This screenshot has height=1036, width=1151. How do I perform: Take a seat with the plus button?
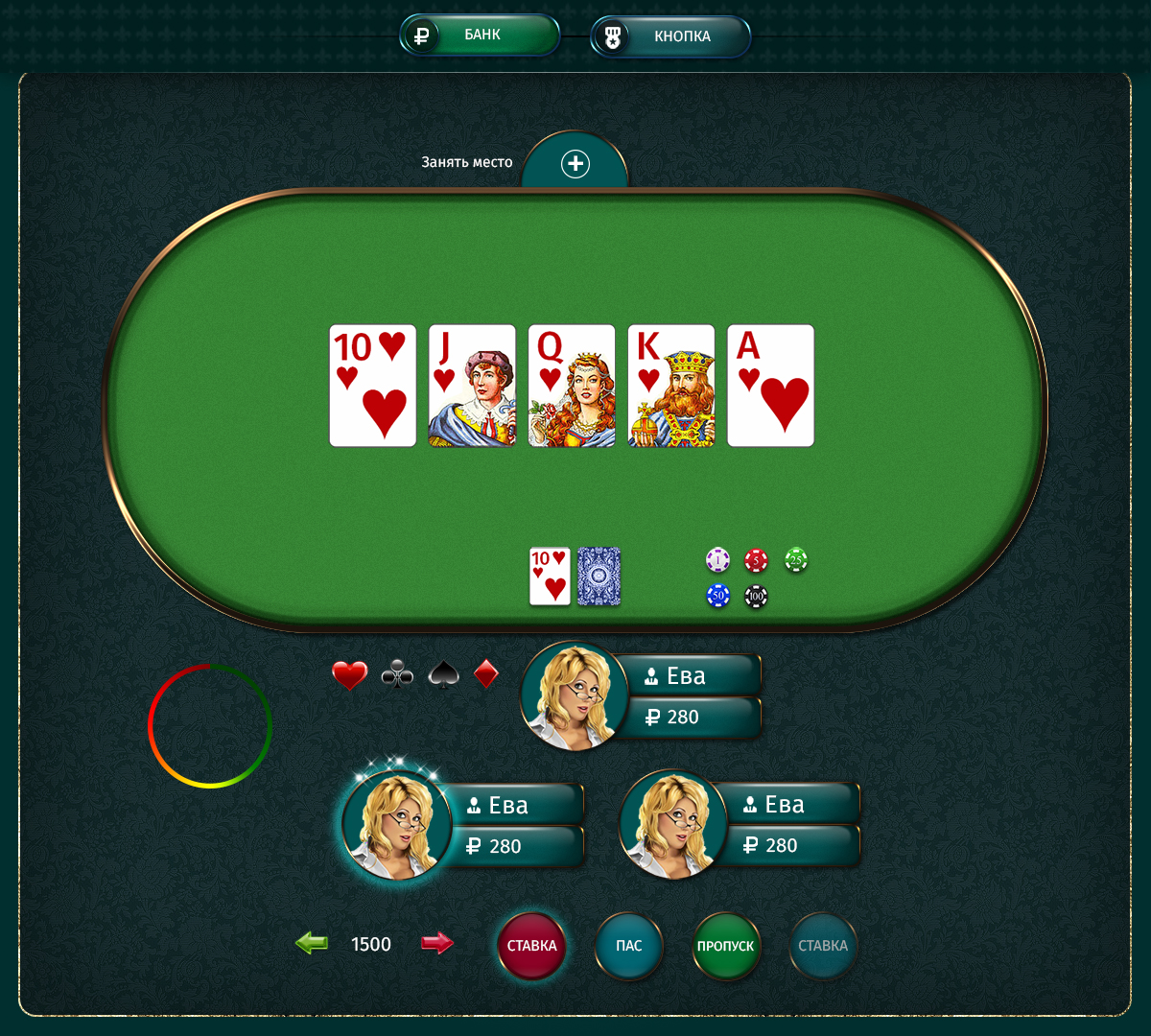pyautogui.click(x=575, y=164)
